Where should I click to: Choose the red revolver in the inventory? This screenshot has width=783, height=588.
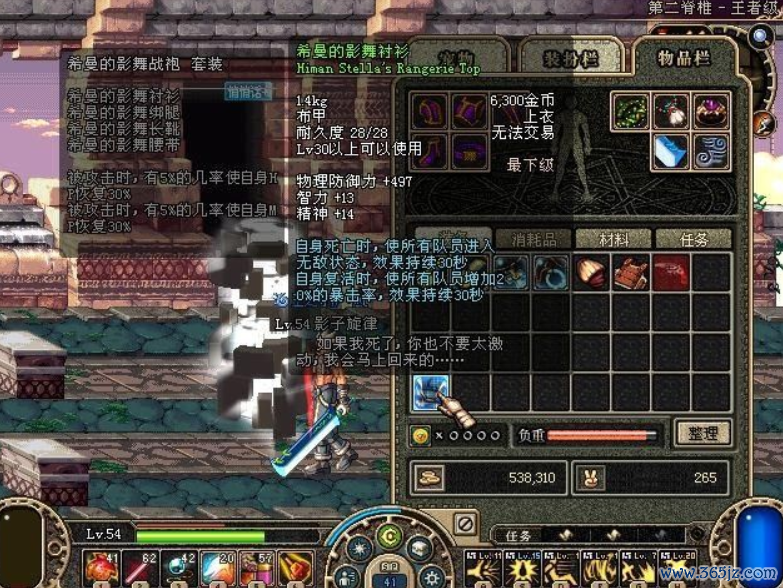coord(671,272)
